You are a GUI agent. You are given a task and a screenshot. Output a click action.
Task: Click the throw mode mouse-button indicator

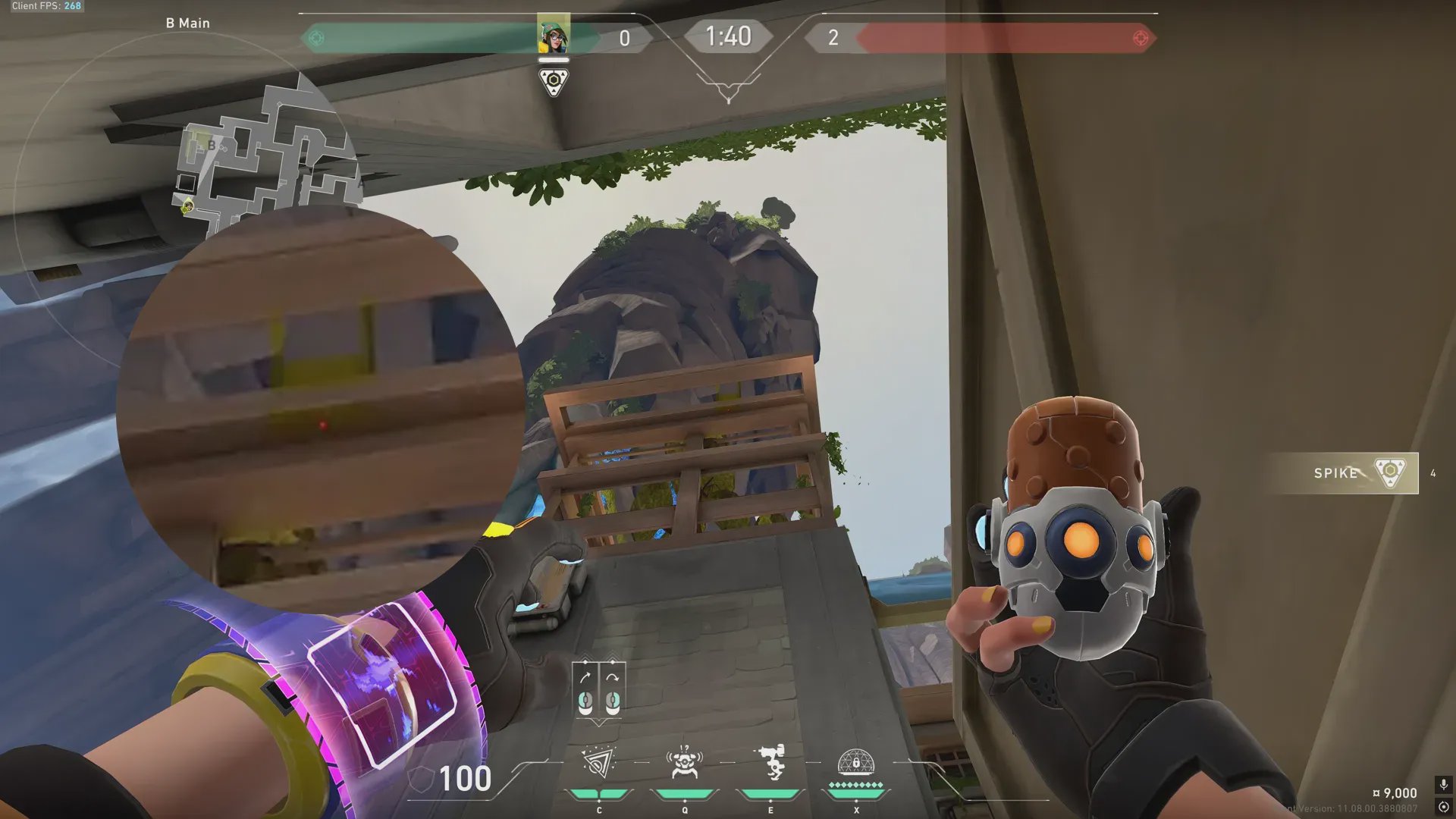click(x=598, y=690)
